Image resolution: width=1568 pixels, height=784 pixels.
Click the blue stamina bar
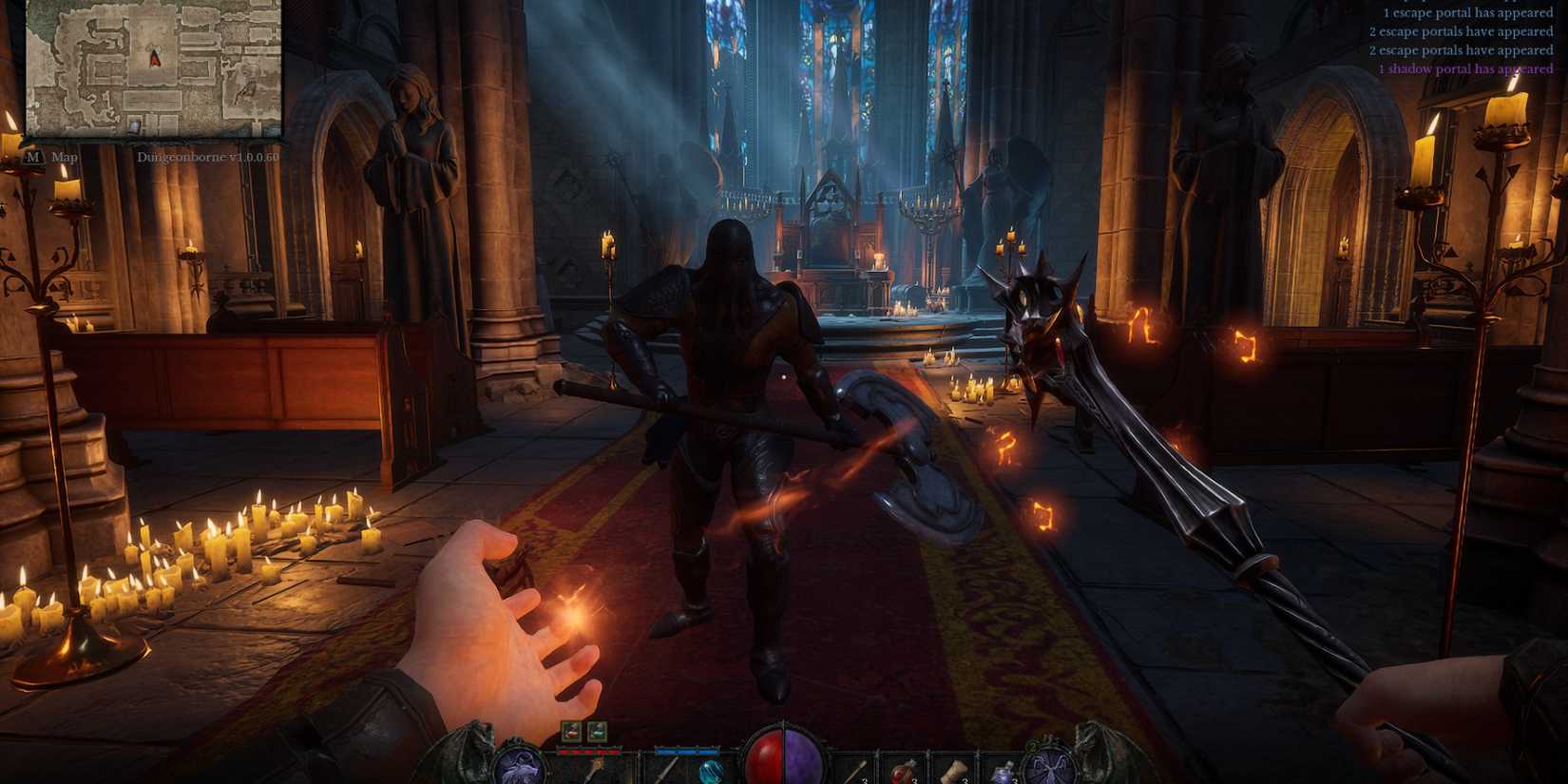pyautogui.click(x=685, y=750)
